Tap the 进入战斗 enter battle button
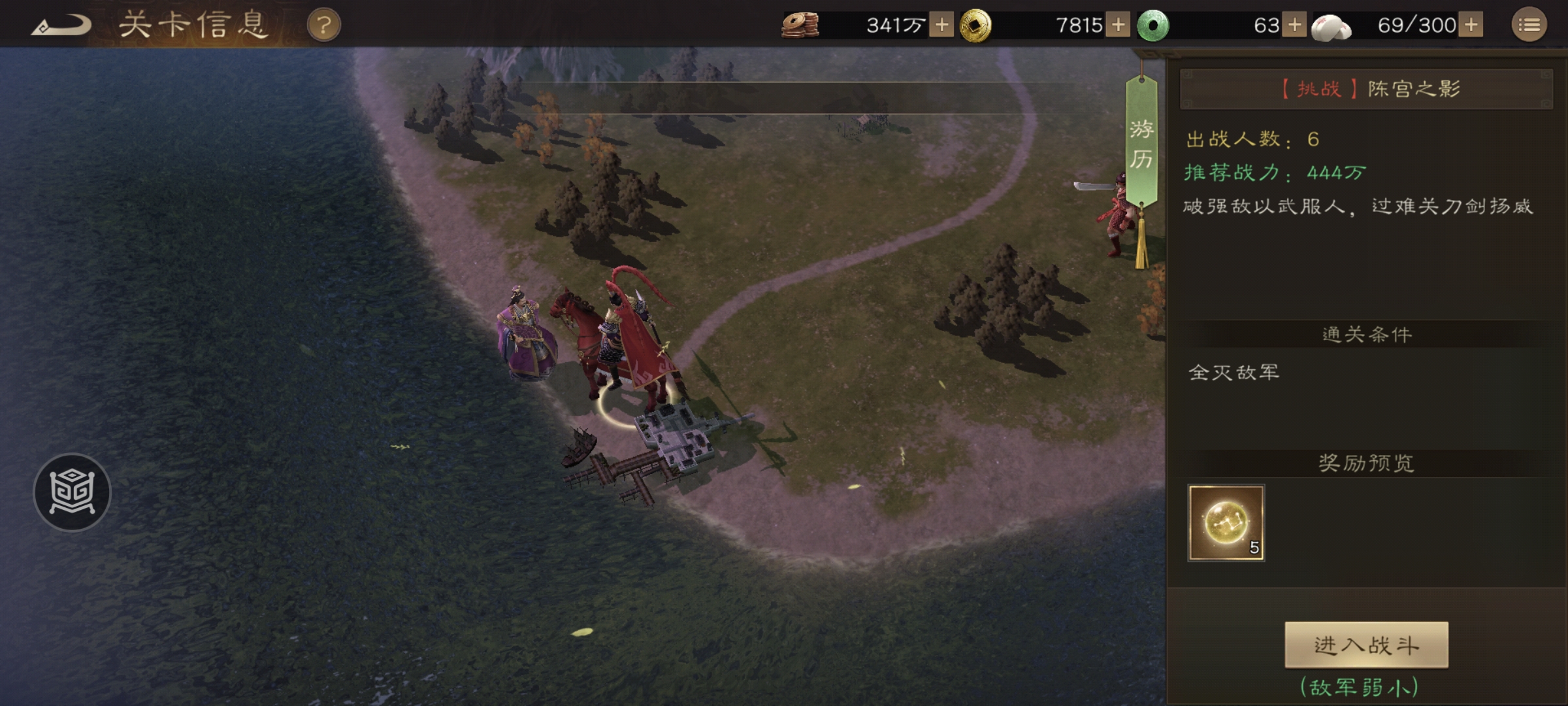This screenshot has width=1568, height=706. pyautogui.click(x=1366, y=645)
